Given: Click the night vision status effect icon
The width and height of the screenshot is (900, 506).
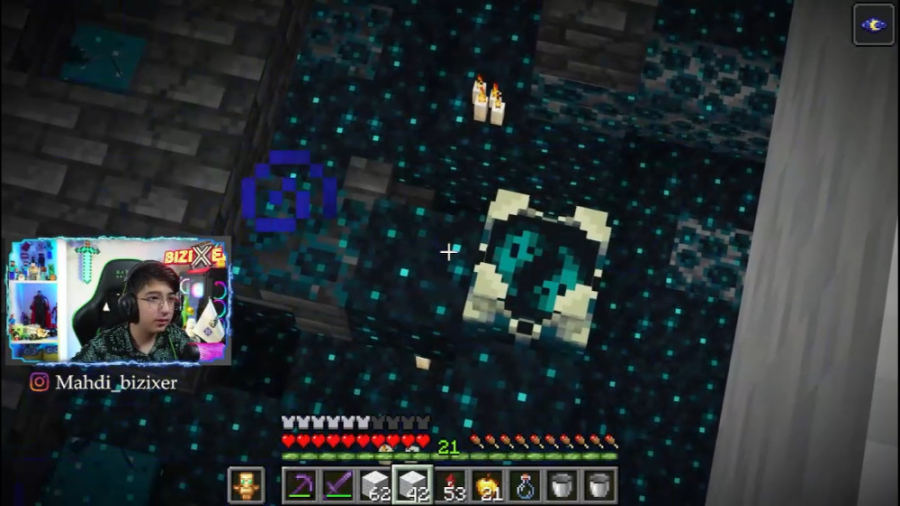Looking at the screenshot, I should click(x=873, y=25).
